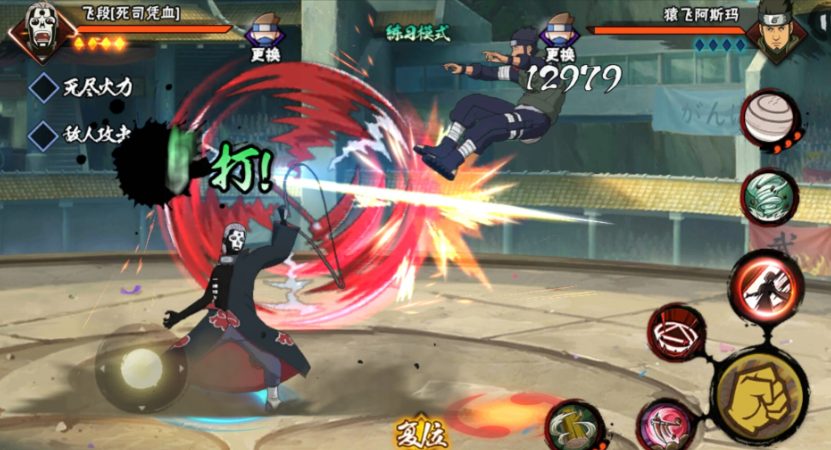Activate the red silhouette skill icon

[x=765, y=286]
